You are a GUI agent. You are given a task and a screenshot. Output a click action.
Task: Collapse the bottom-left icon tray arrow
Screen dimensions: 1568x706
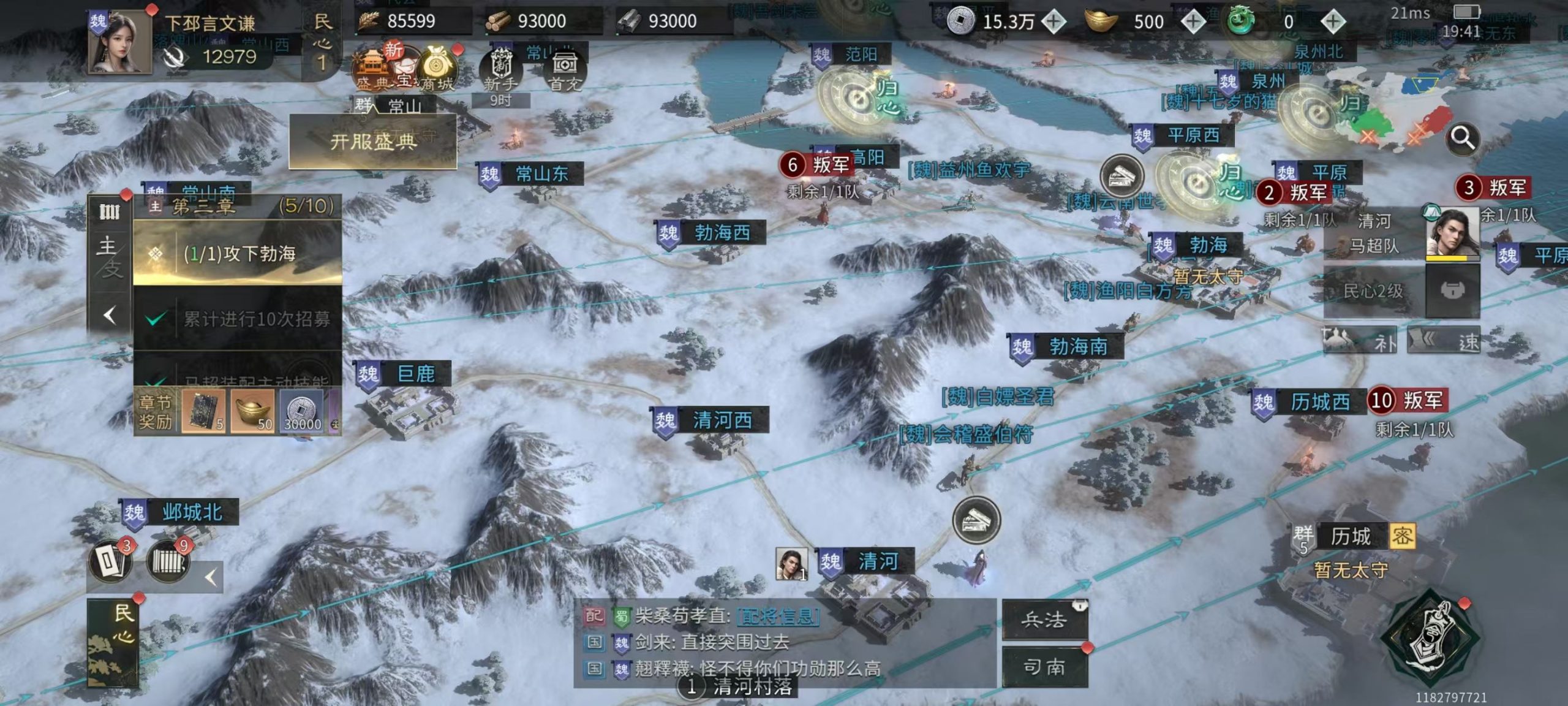point(211,576)
